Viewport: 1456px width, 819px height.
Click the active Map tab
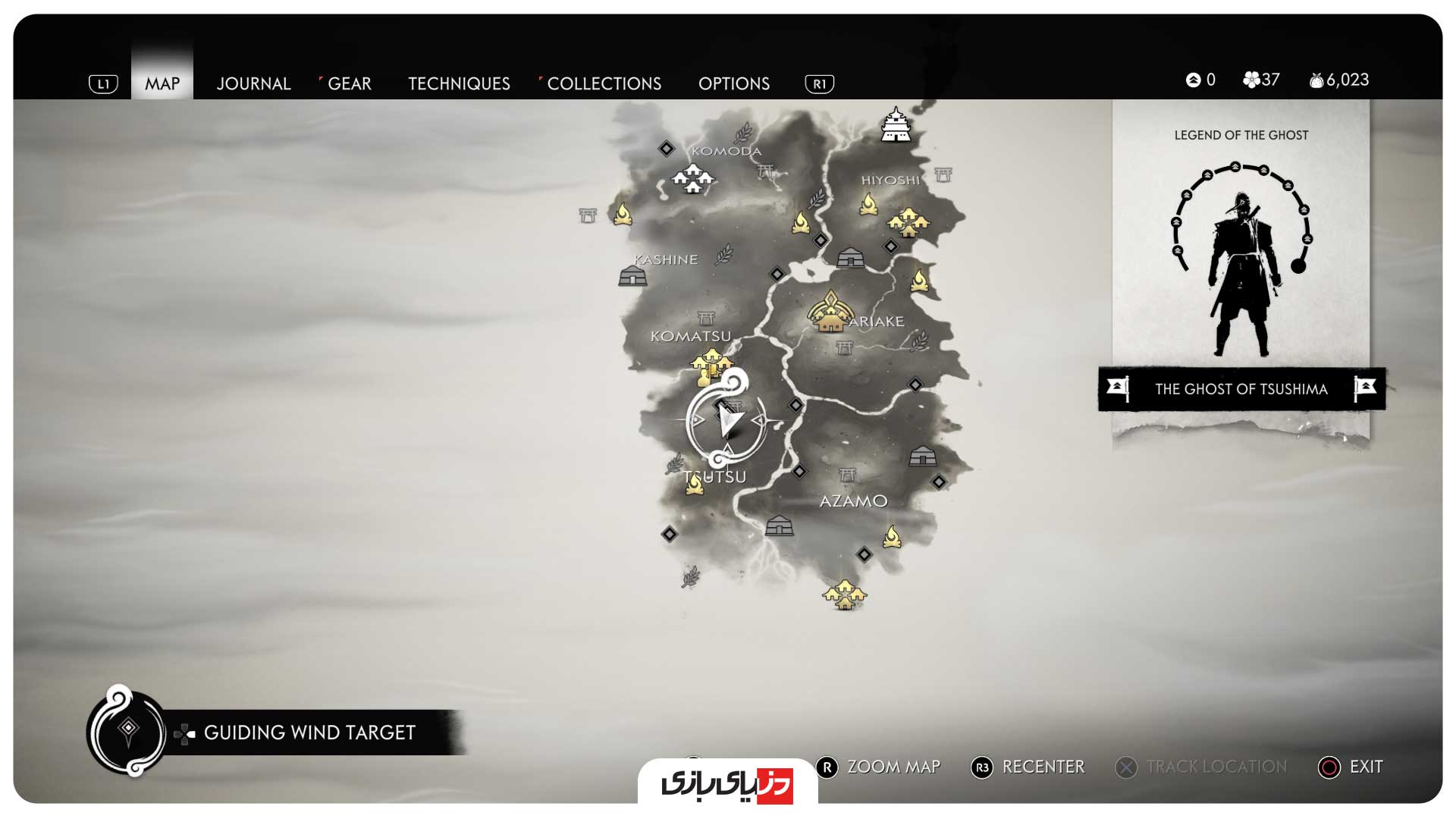162,83
